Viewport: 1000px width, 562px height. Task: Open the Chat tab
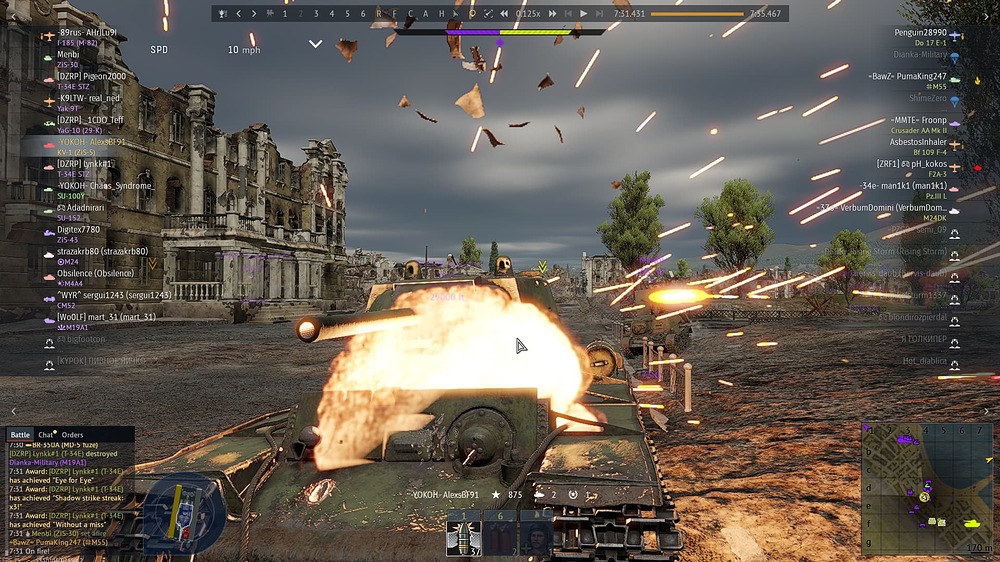[x=46, y=435]
